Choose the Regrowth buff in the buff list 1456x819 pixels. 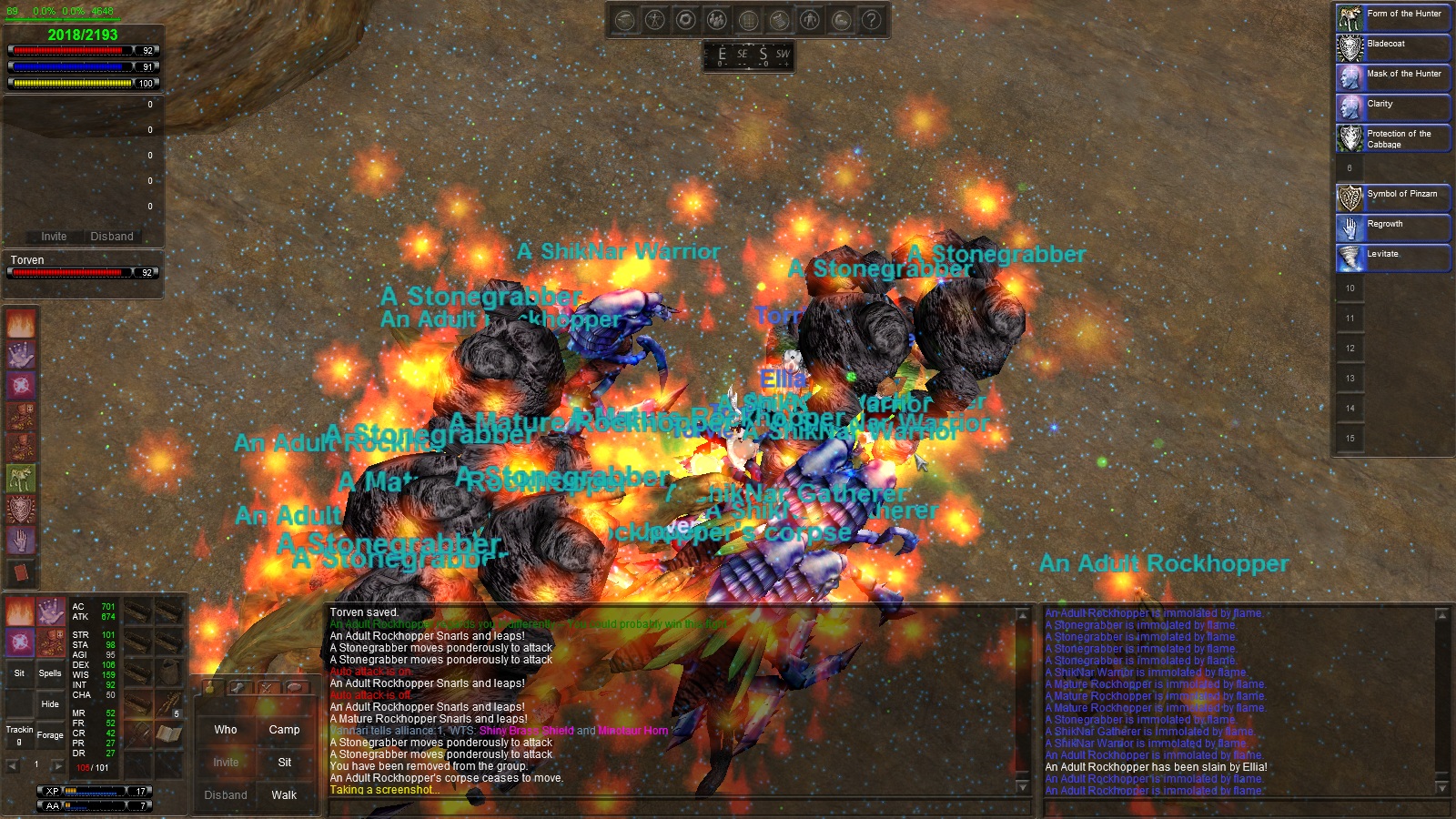coord(1393,227)
